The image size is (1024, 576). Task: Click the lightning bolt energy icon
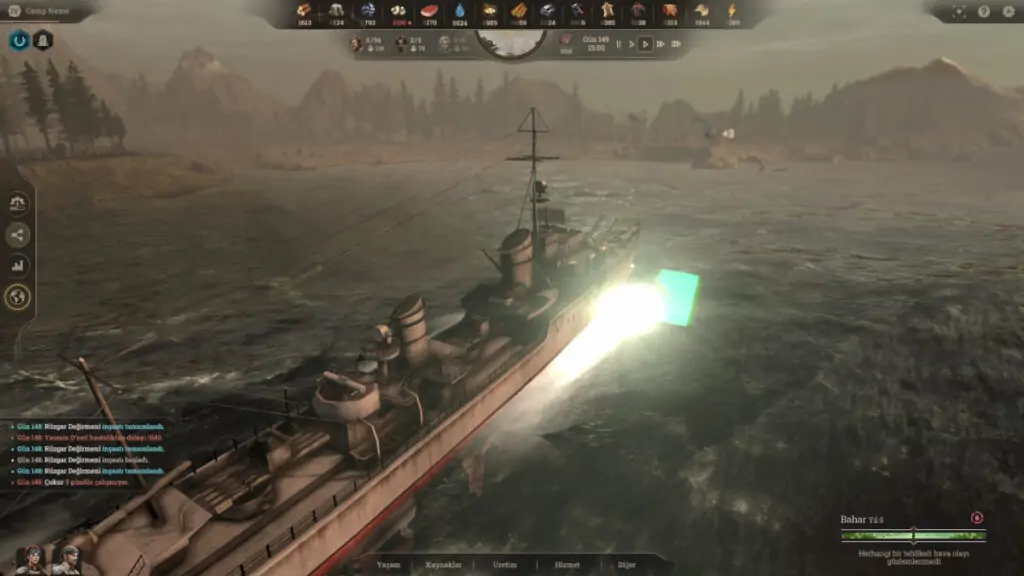coord(729,11)
